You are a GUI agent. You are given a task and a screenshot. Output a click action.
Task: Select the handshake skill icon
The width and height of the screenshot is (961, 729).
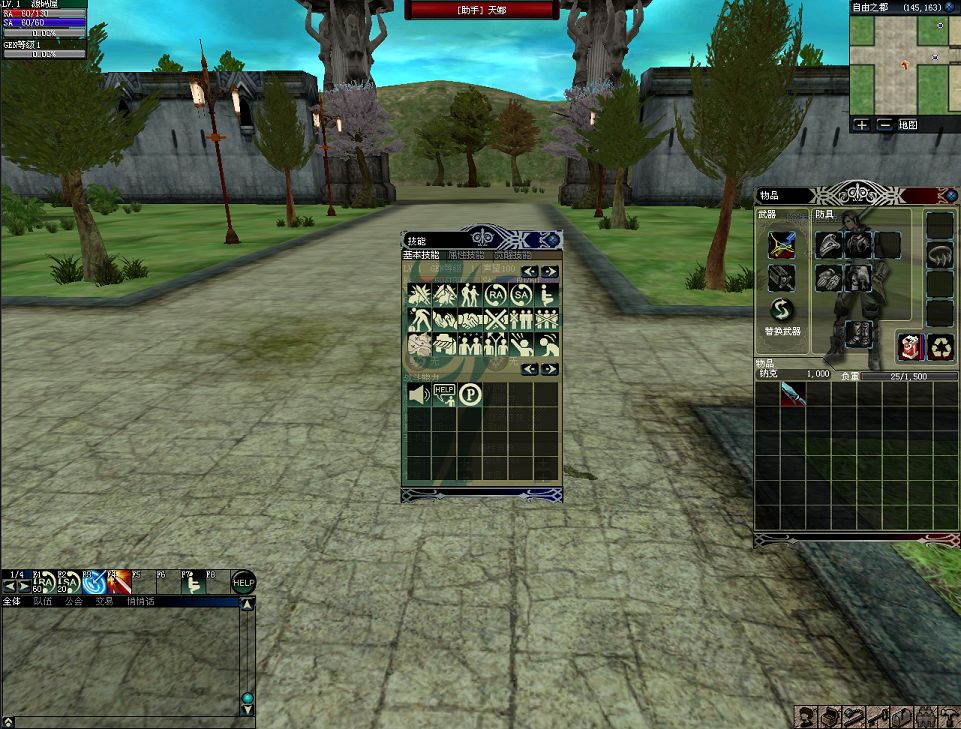point(469,320)
